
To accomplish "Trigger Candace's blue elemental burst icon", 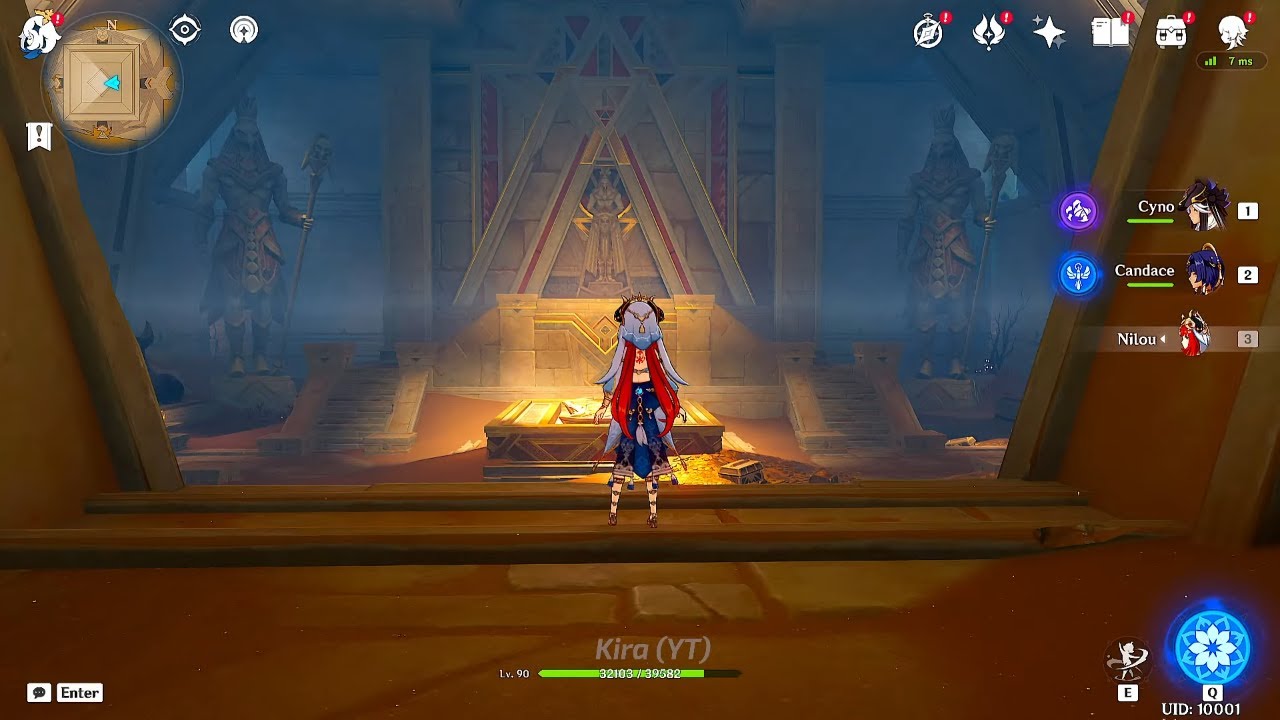I will pyautogui.click(x=1079, y=275).
